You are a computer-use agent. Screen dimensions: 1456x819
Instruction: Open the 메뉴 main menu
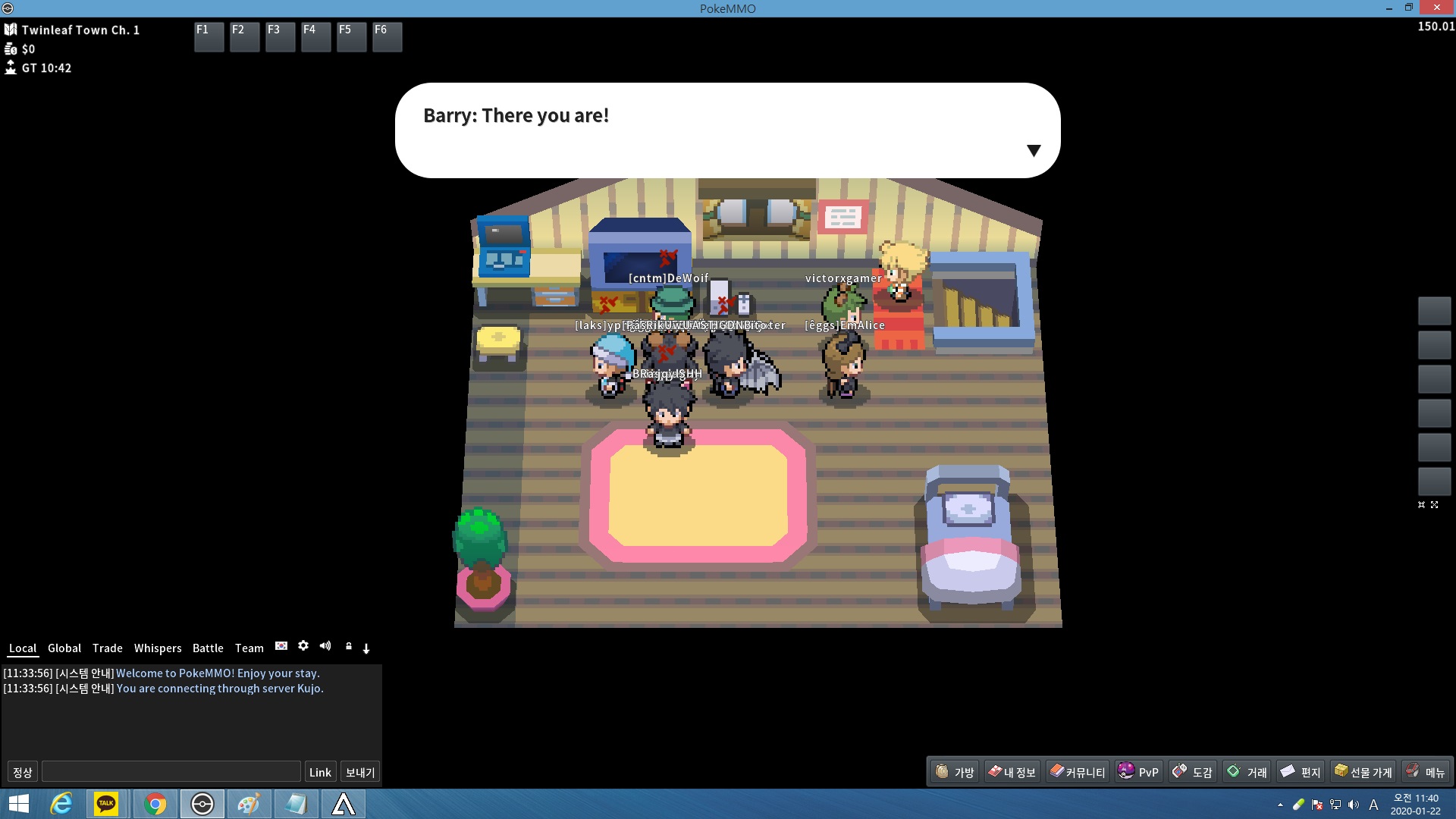(1425, 772)
